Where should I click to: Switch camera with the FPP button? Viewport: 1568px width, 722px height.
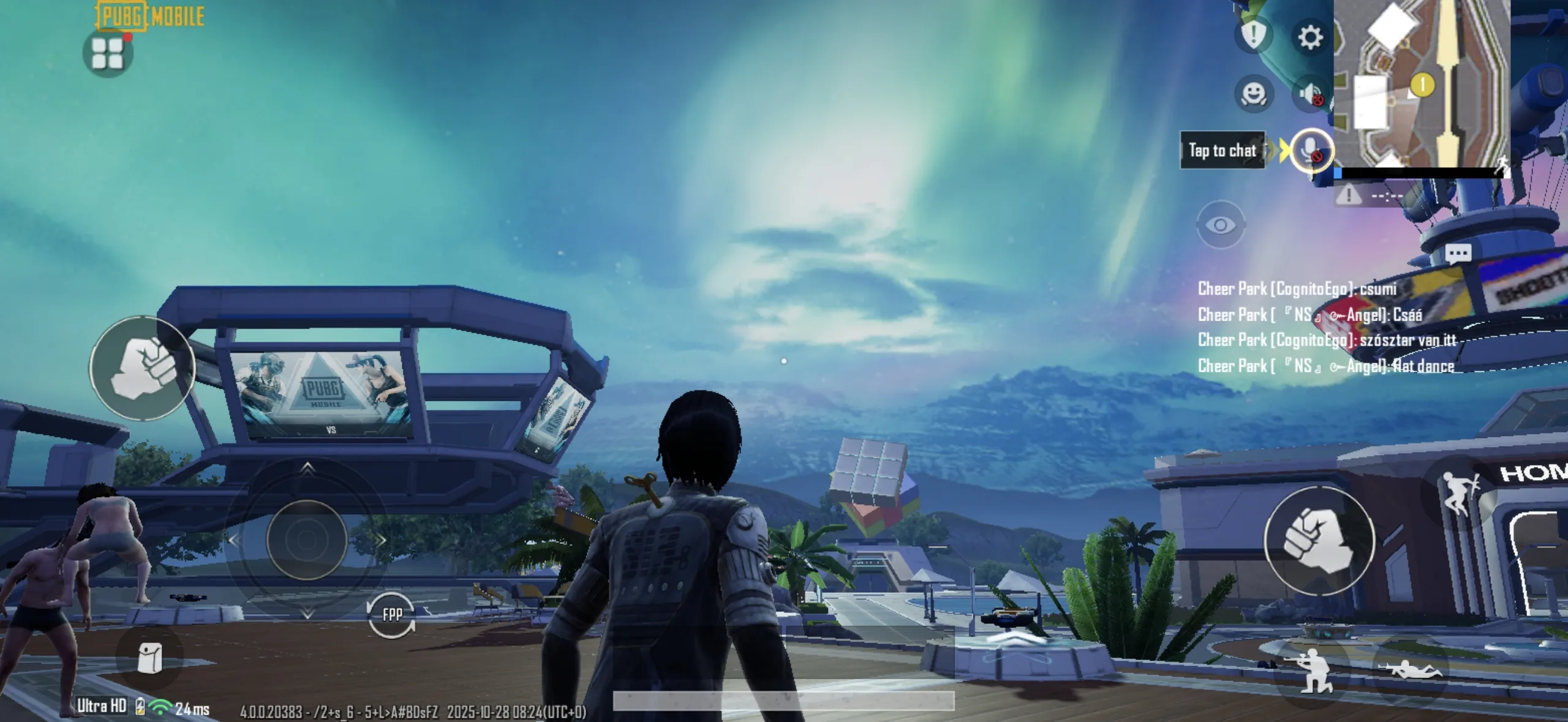click(392, 614)
